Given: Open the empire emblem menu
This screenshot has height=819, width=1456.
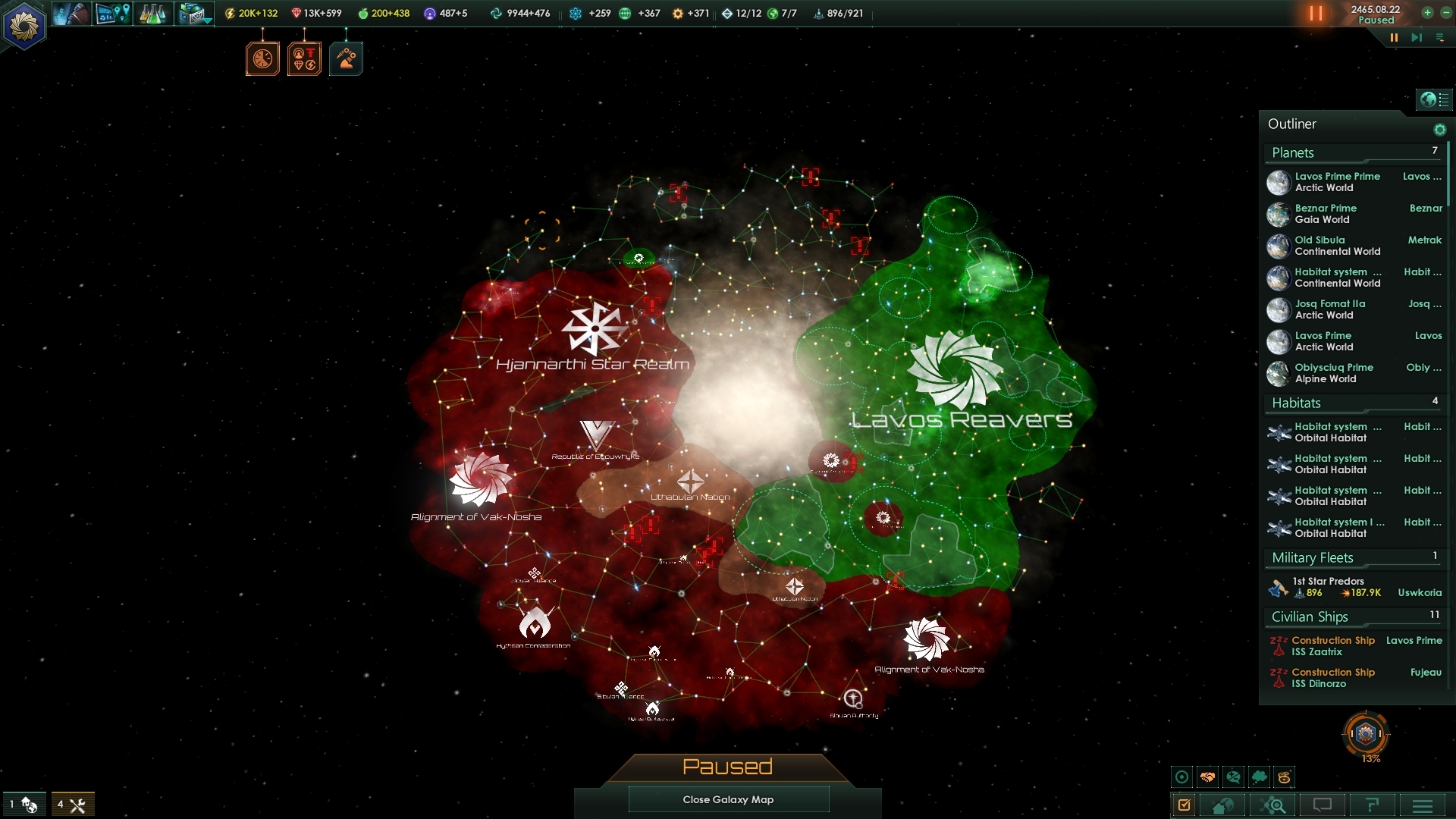Looking at the screenshot, I should click(24, 27).
